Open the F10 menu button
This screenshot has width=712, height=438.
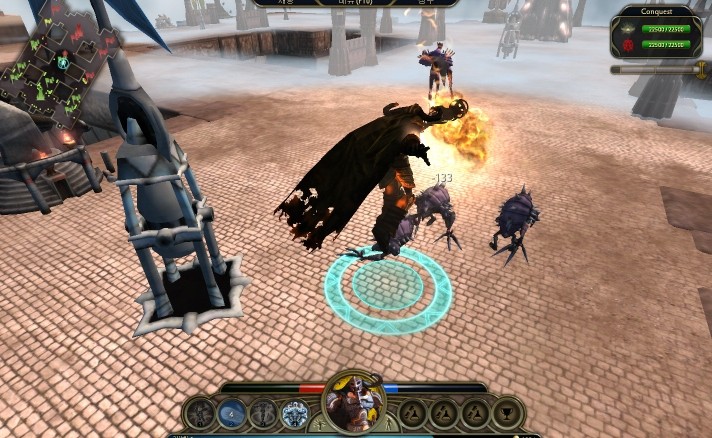click(356, 3)
